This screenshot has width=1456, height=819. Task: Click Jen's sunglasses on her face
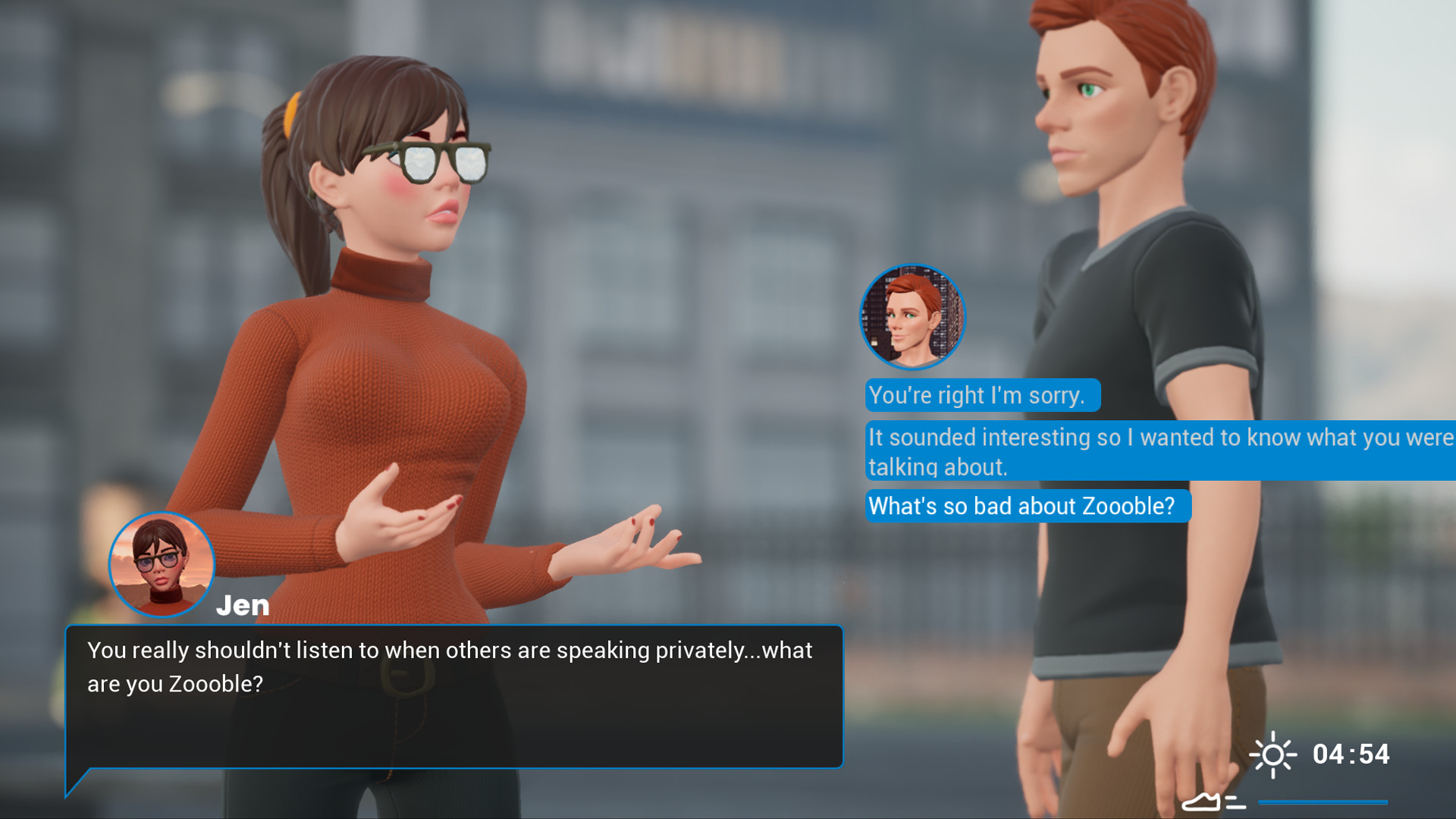(428, 159)
